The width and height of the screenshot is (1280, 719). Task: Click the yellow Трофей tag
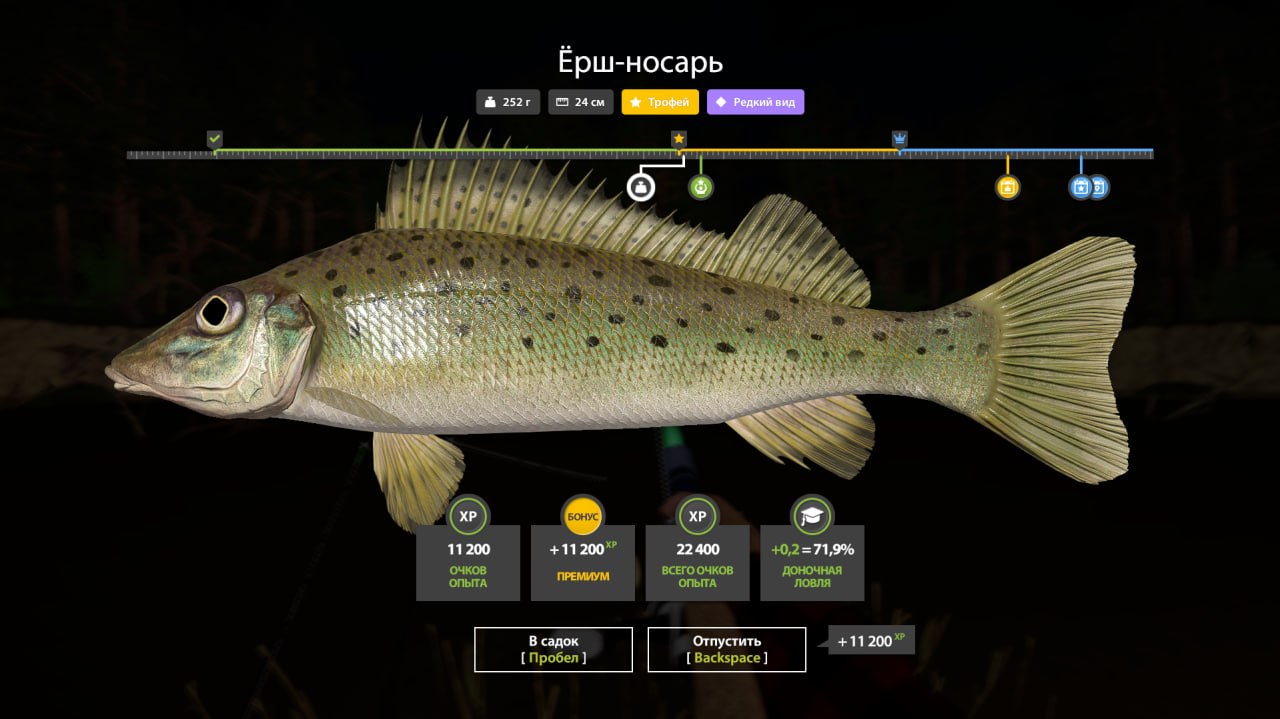tap(660, 102)
